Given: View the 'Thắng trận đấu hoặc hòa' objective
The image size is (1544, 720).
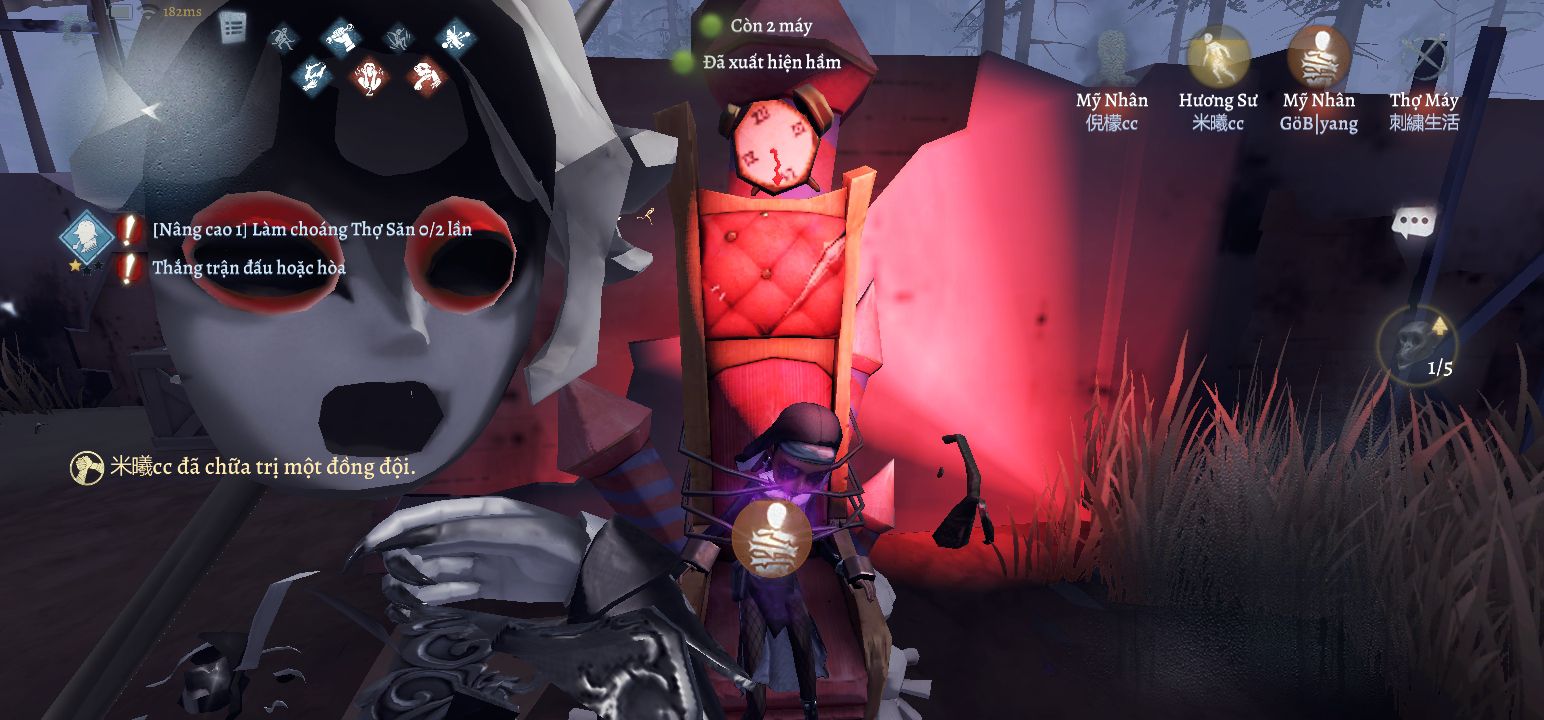Looking at the screenshot, I should pos(249,268).
